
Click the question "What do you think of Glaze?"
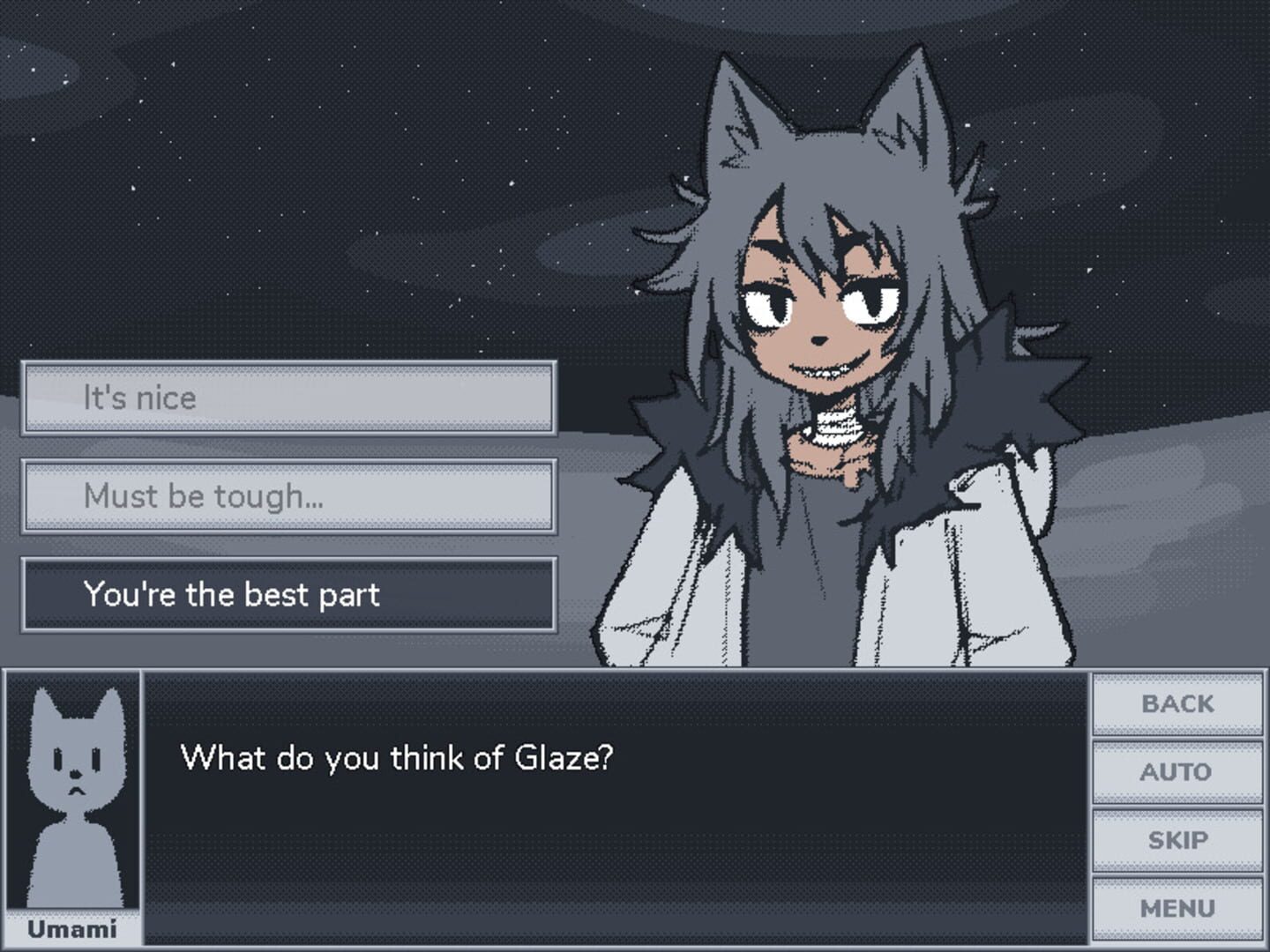397,756
